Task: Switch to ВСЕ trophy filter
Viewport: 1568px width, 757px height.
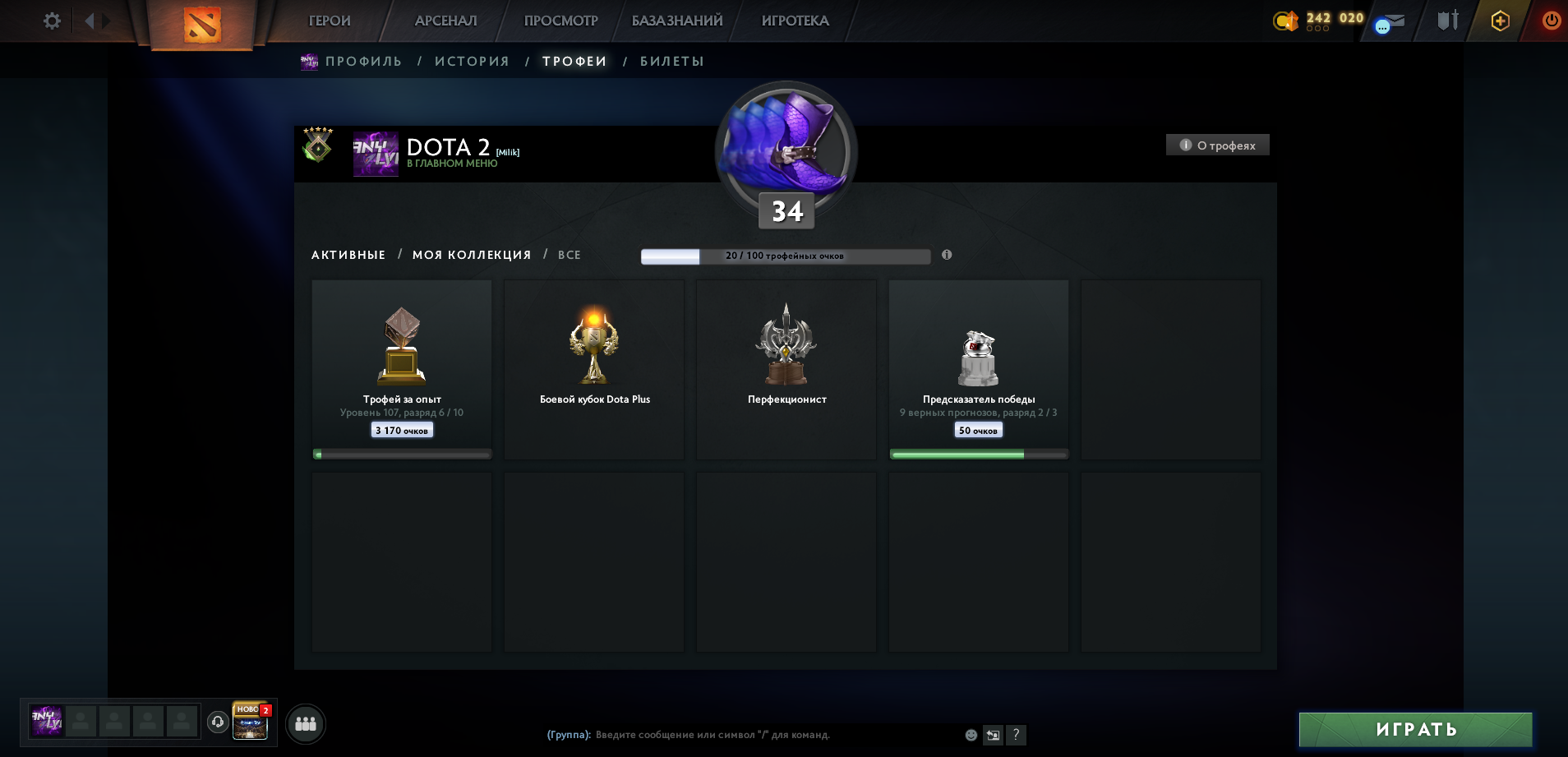Action: [x=570, y=255]
